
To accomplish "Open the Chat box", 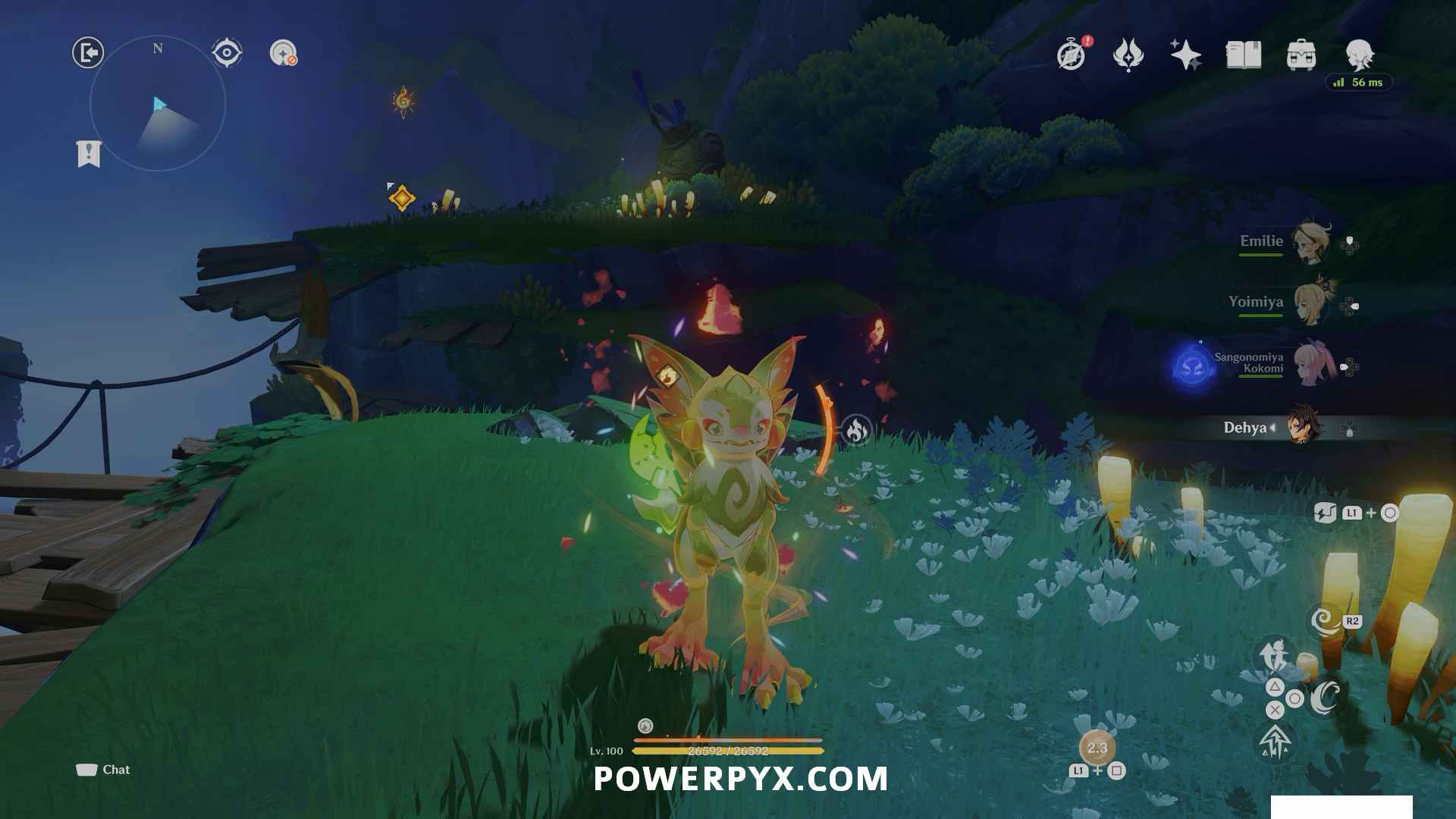I will tap(103, 770).
